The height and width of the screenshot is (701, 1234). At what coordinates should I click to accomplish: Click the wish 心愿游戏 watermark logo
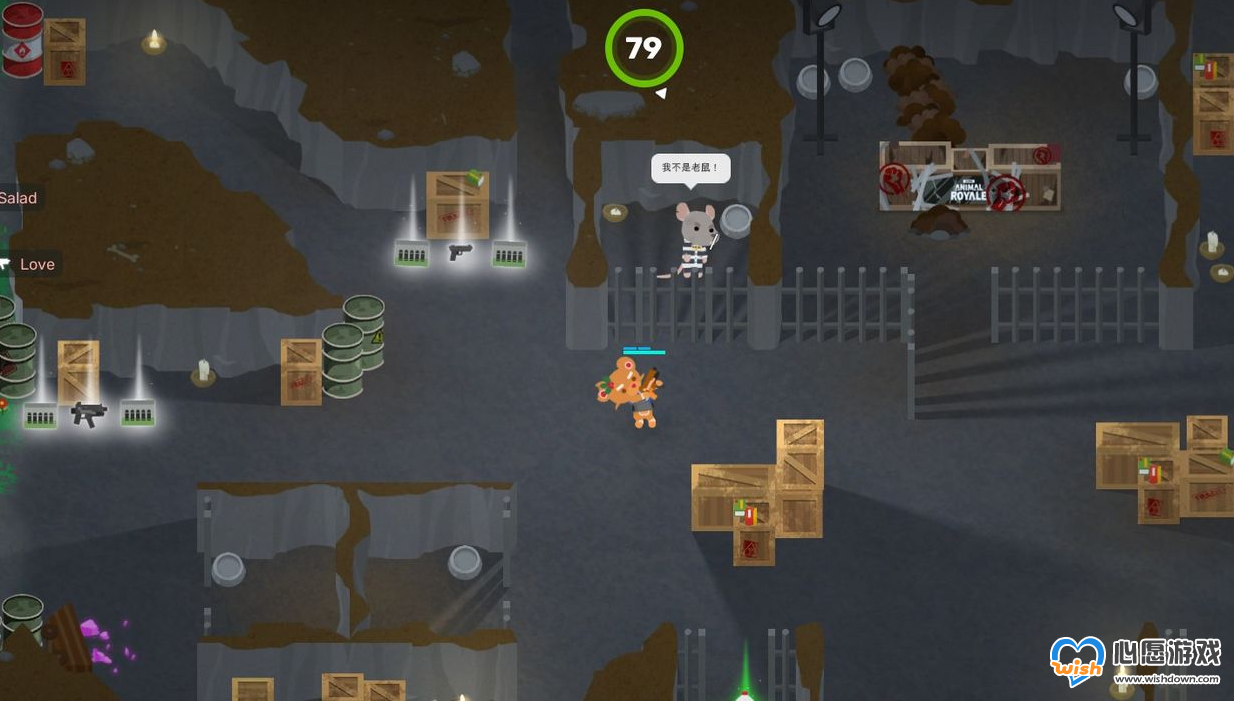point(1077,660)
